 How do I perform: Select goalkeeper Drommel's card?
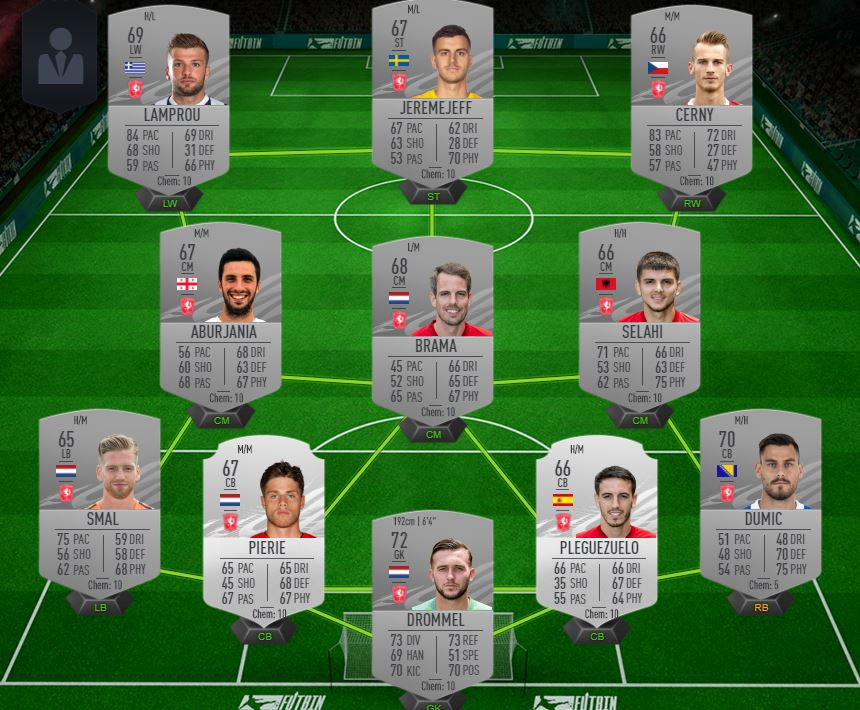coord(432,600)
